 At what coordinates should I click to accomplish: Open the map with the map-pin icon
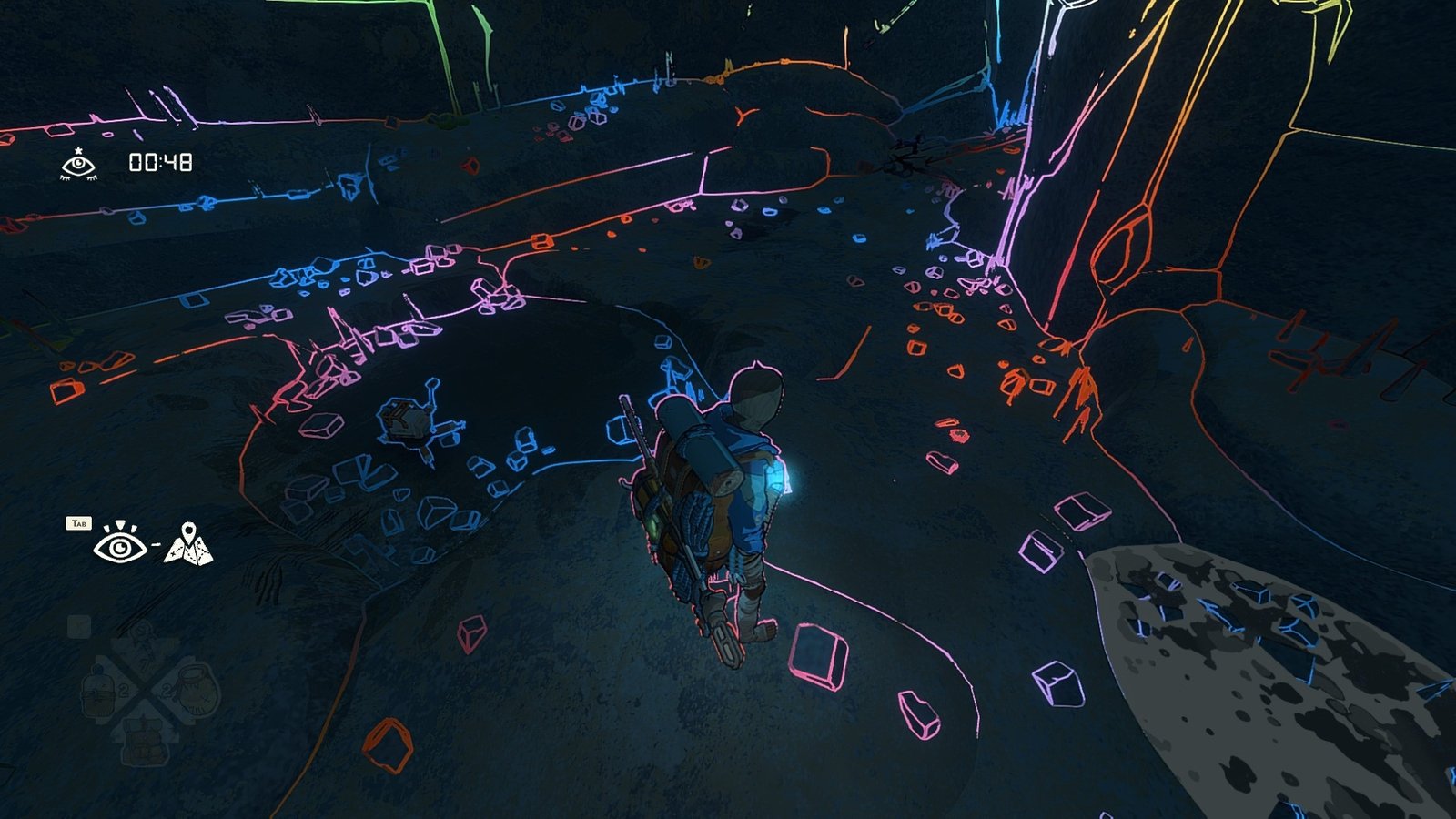click(x=188, y=543)
